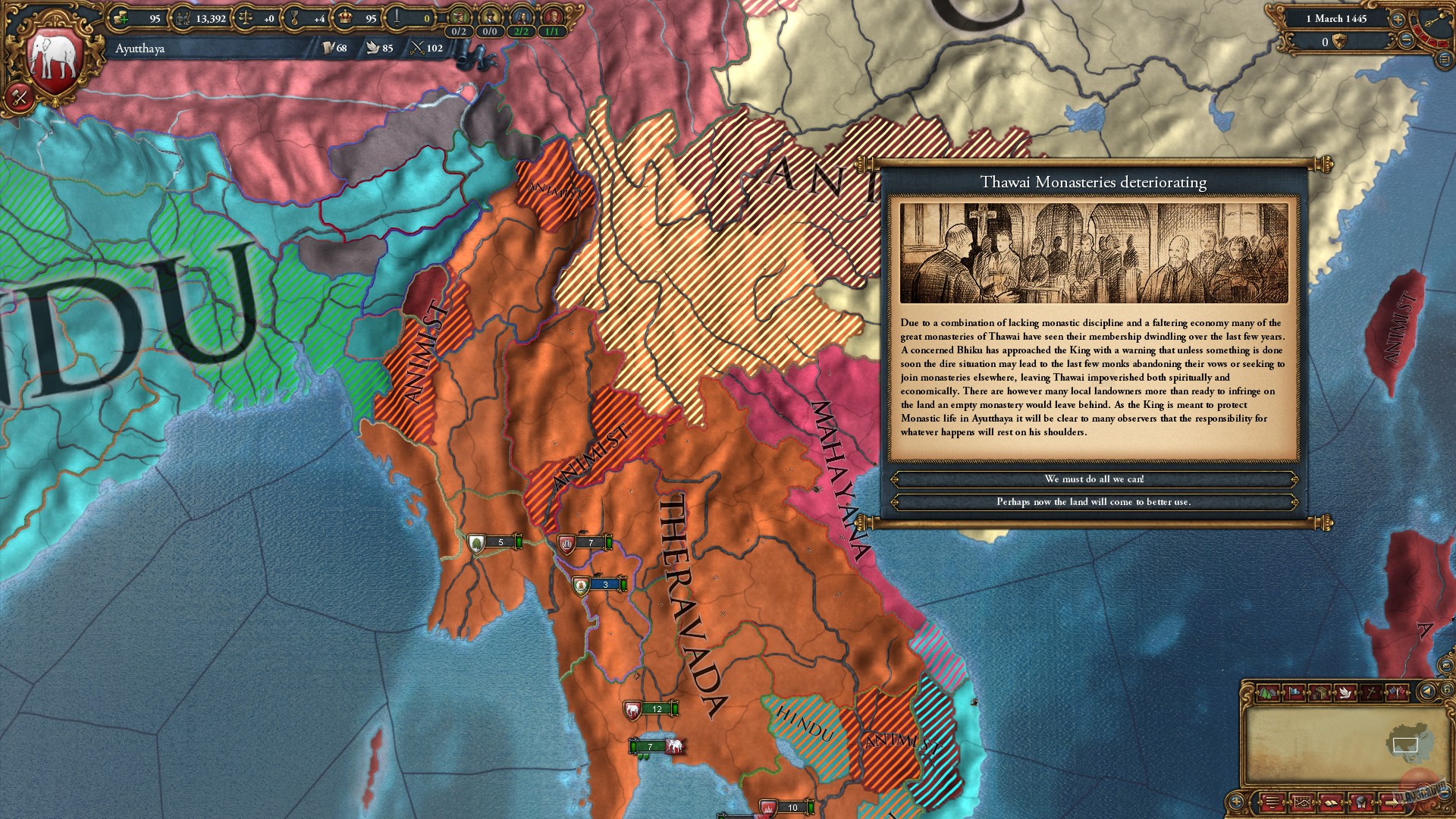Click the minimap zoom-in plus button
1456x819 pixels.
[1235, 802]
